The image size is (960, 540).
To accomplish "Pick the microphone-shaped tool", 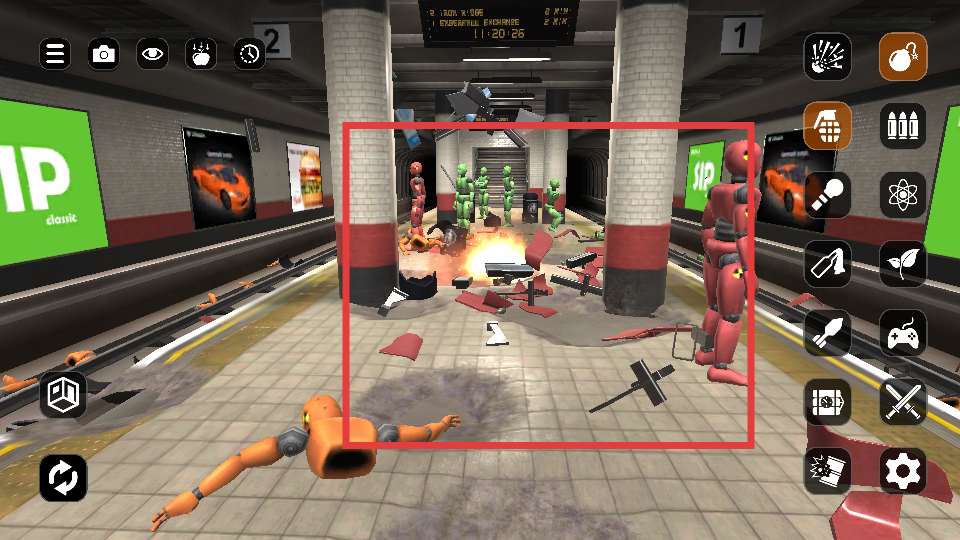I will (x=828, y=195).
